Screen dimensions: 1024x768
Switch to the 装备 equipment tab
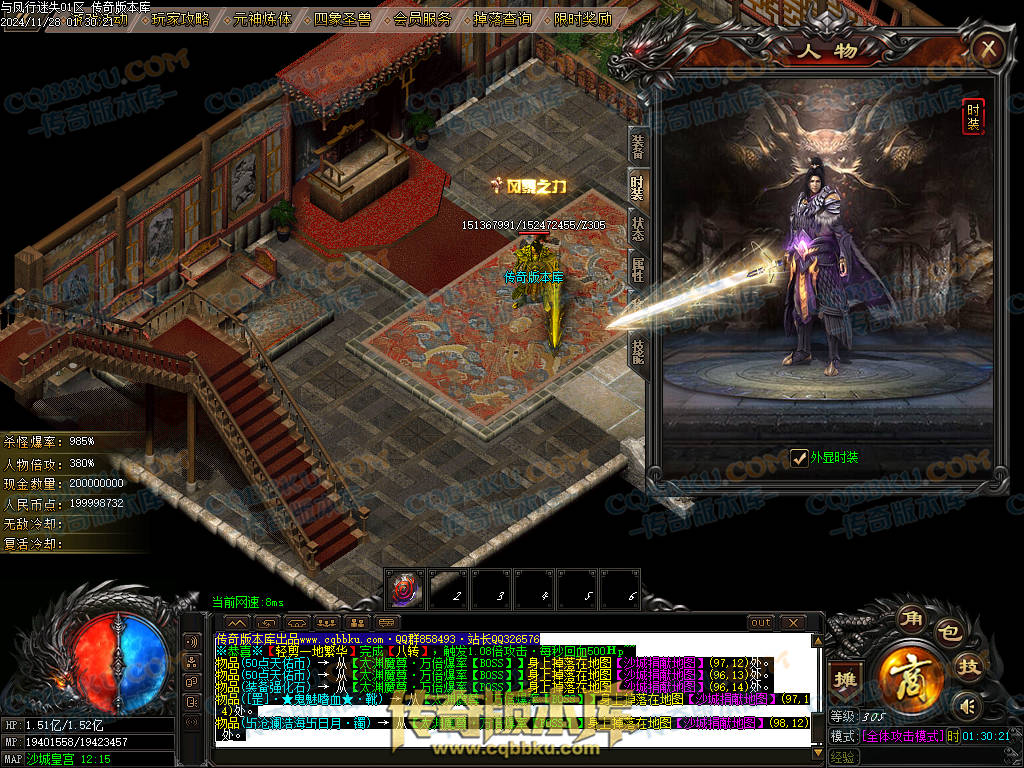[638, 147]
